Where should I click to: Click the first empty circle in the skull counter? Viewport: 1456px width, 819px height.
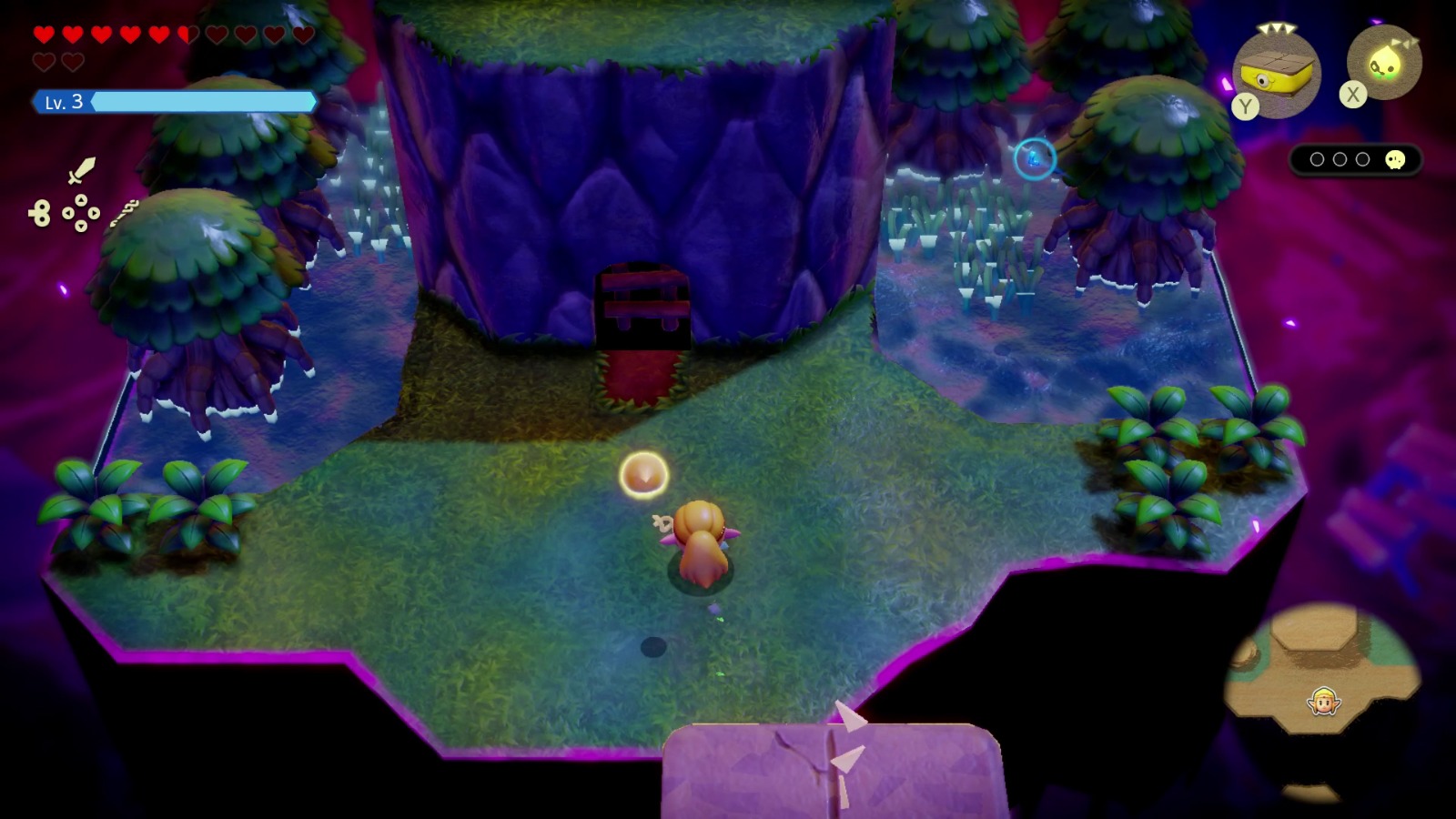pos(1318,159)
